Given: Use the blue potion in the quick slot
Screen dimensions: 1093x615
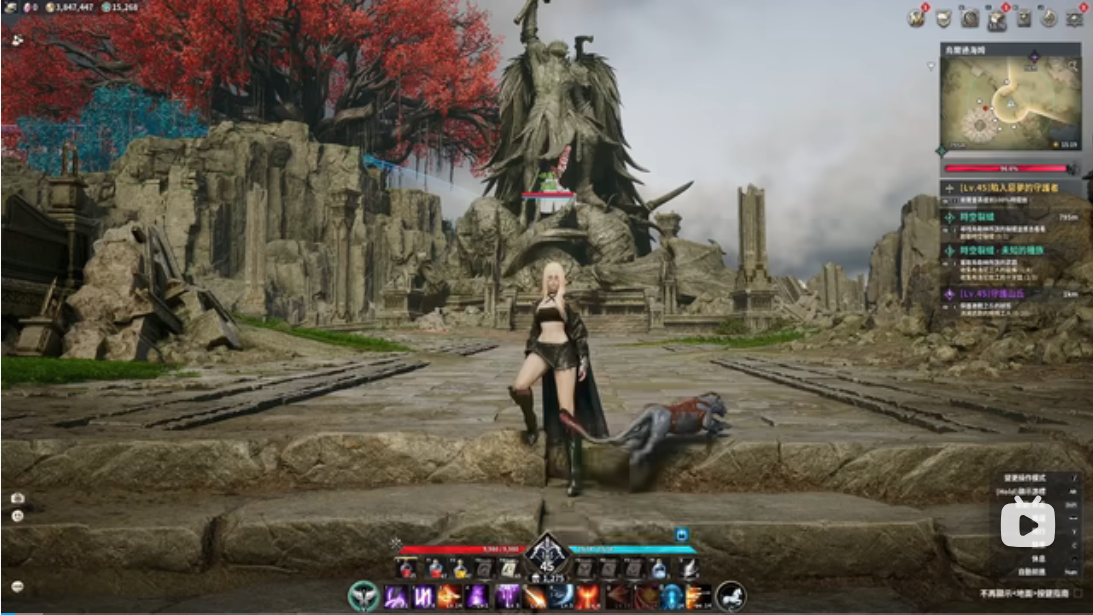Looking at the screenshot, I should coord(659,569).
